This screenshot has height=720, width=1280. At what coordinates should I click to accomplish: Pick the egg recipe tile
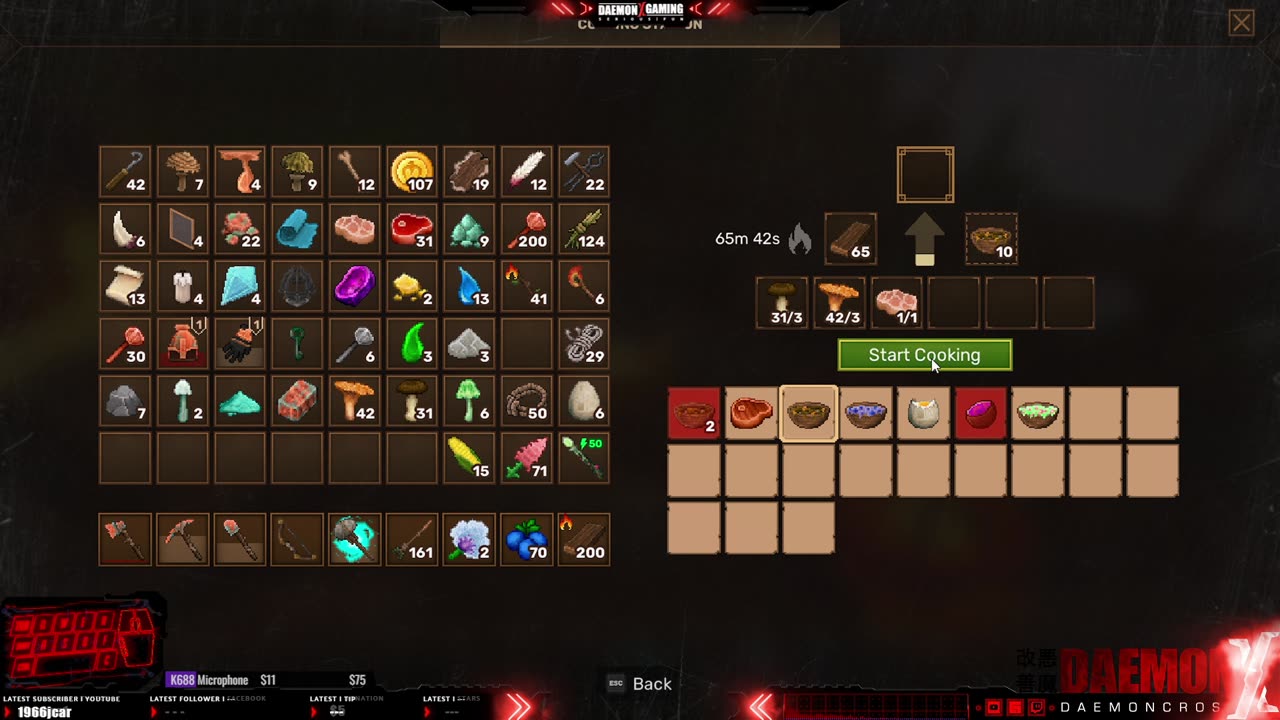tap(923, 413)
